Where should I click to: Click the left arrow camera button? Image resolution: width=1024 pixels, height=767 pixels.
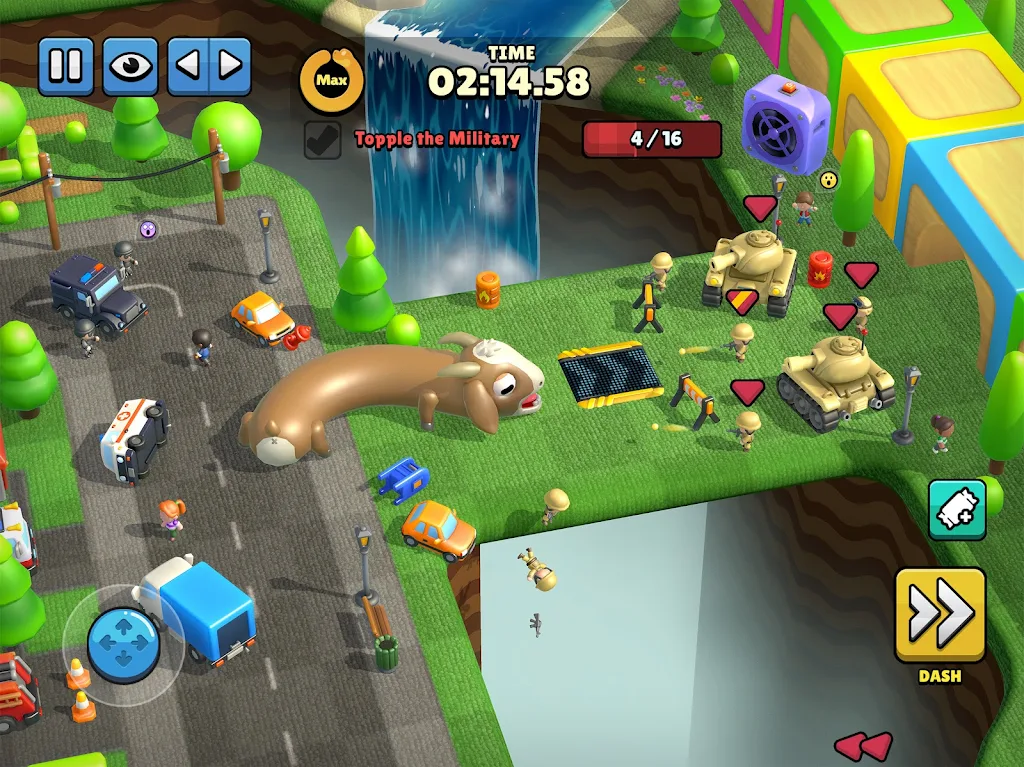tap(190, 66)
